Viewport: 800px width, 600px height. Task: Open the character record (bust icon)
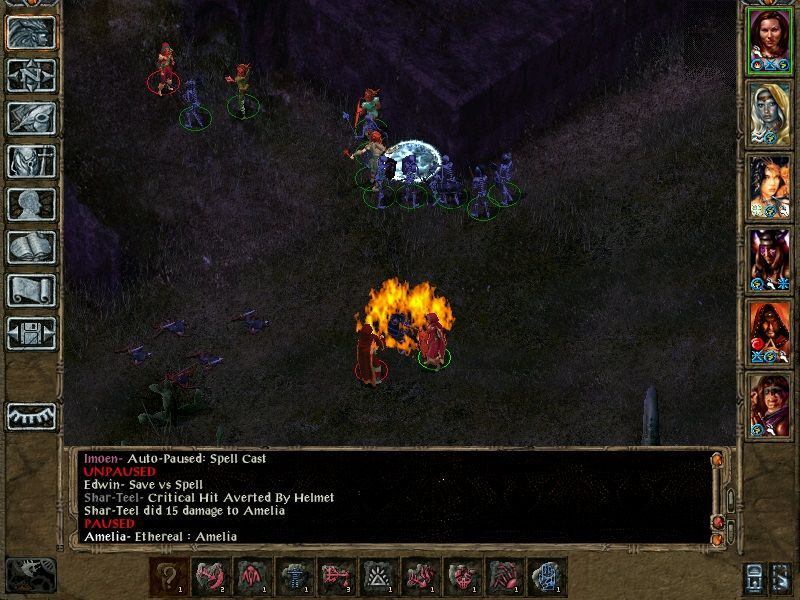pos(31,204)
